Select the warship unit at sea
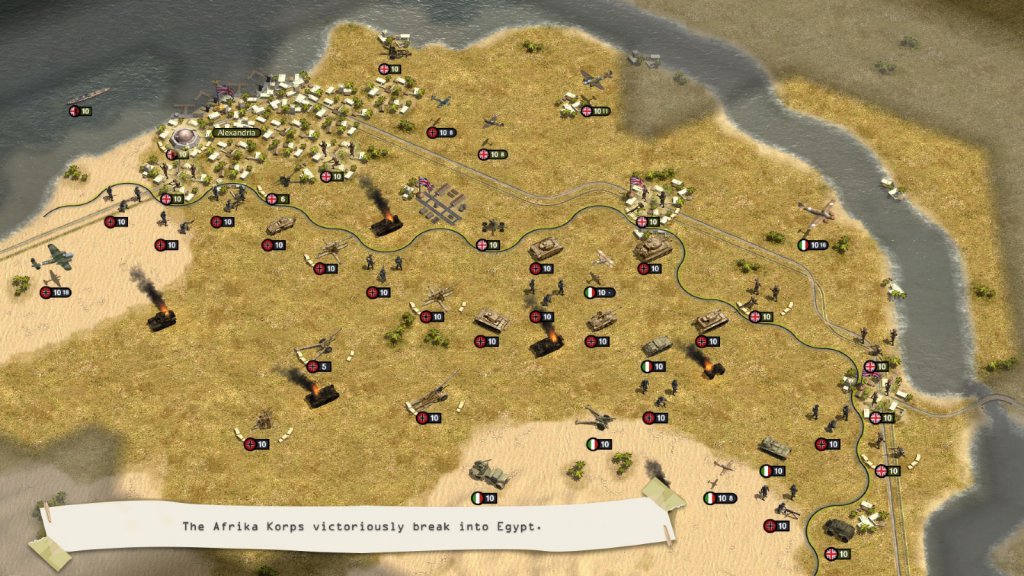The height and width of the screenshot is (576, 1024). click(x=88, y=97)
